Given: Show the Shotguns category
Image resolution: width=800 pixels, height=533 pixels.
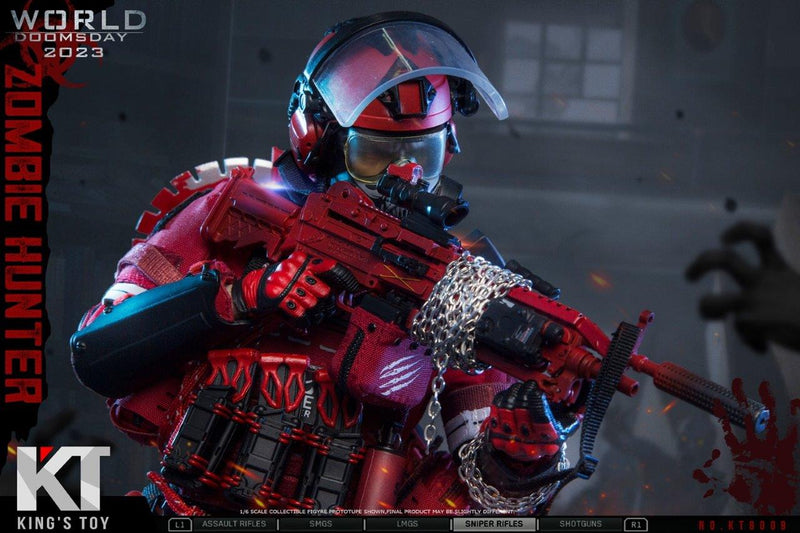Looking at the screenshot, I should click(580, 524).
